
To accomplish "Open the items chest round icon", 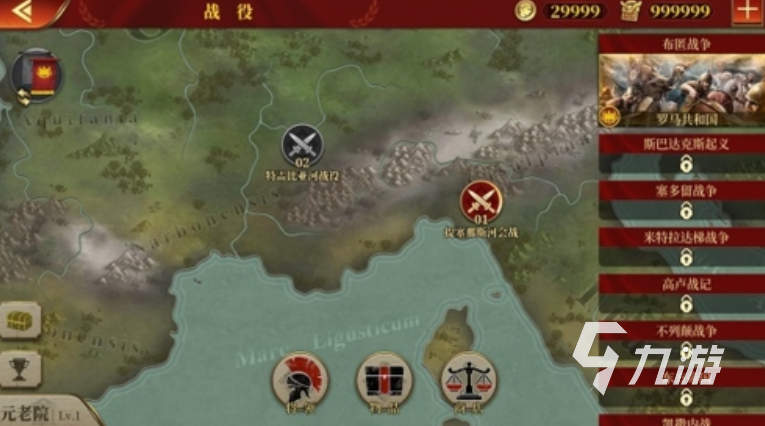I will [x=383, y=378].
